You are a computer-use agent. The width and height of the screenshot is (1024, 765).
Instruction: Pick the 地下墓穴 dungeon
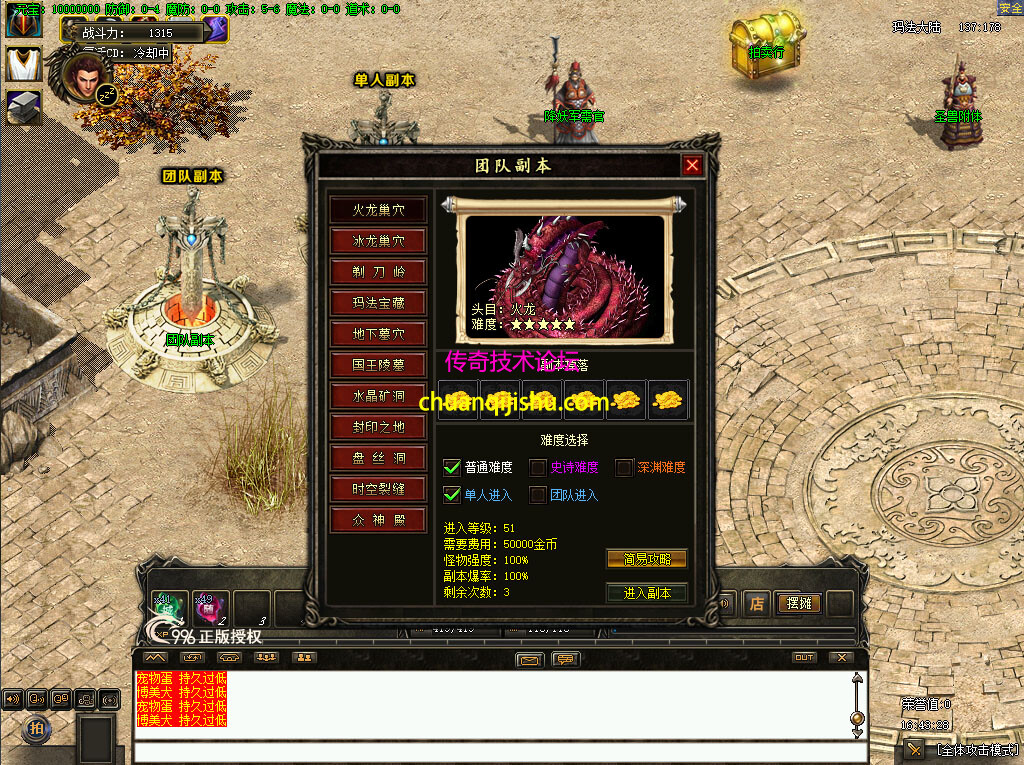[378, 334]
